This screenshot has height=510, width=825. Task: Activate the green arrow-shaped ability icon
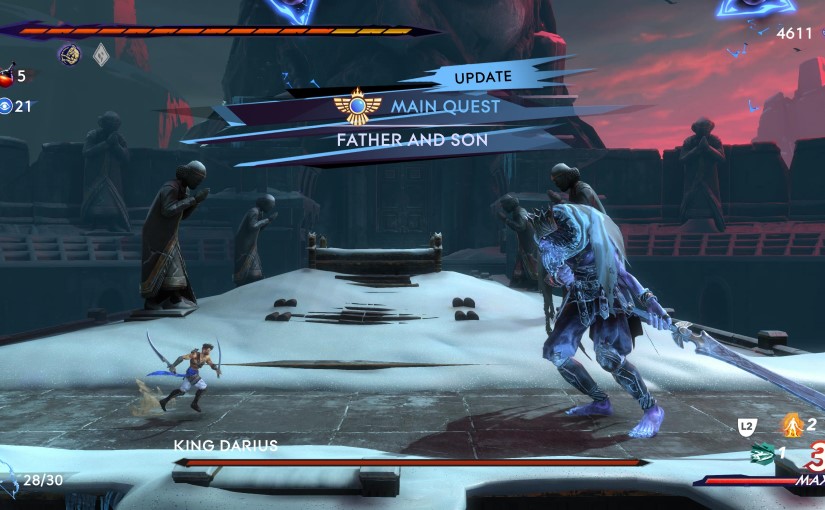pyautogui.click(x=762, y=454)
